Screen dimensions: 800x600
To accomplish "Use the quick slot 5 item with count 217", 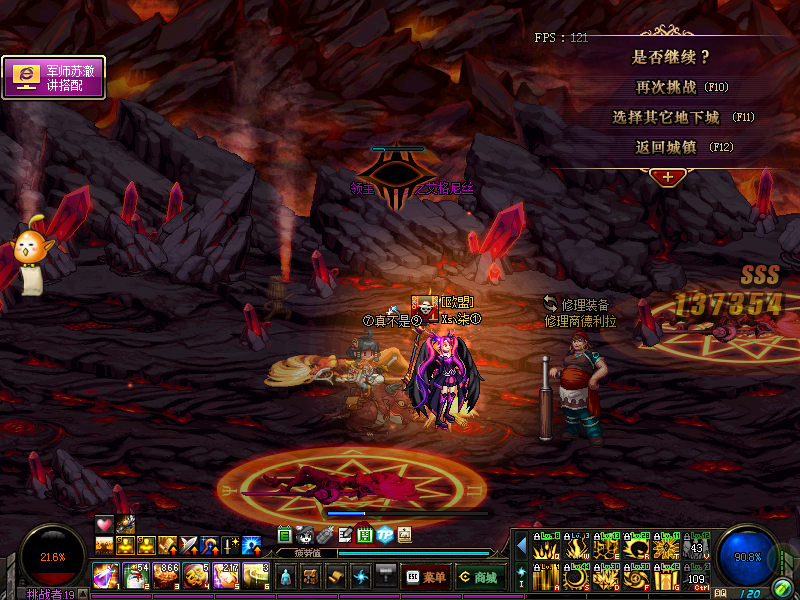I will (x=226, y=575).
